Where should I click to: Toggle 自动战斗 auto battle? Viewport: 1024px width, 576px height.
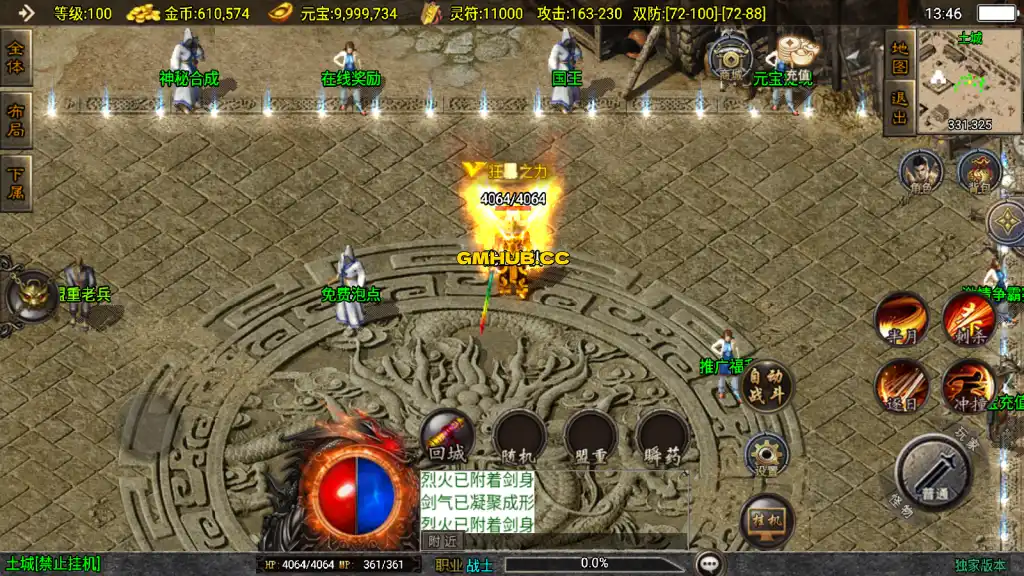point(767,385)
